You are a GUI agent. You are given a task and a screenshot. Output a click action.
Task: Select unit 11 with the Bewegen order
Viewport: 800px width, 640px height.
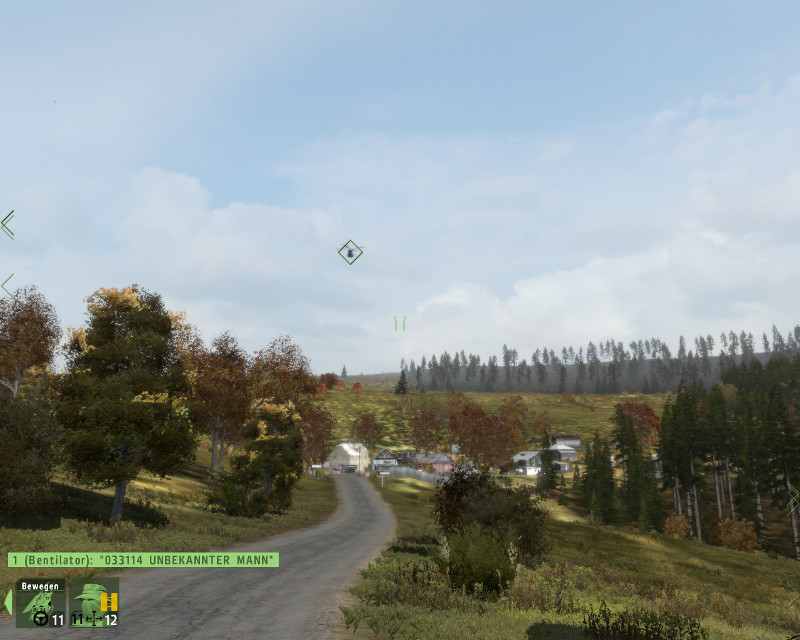[x=41, y=603]
